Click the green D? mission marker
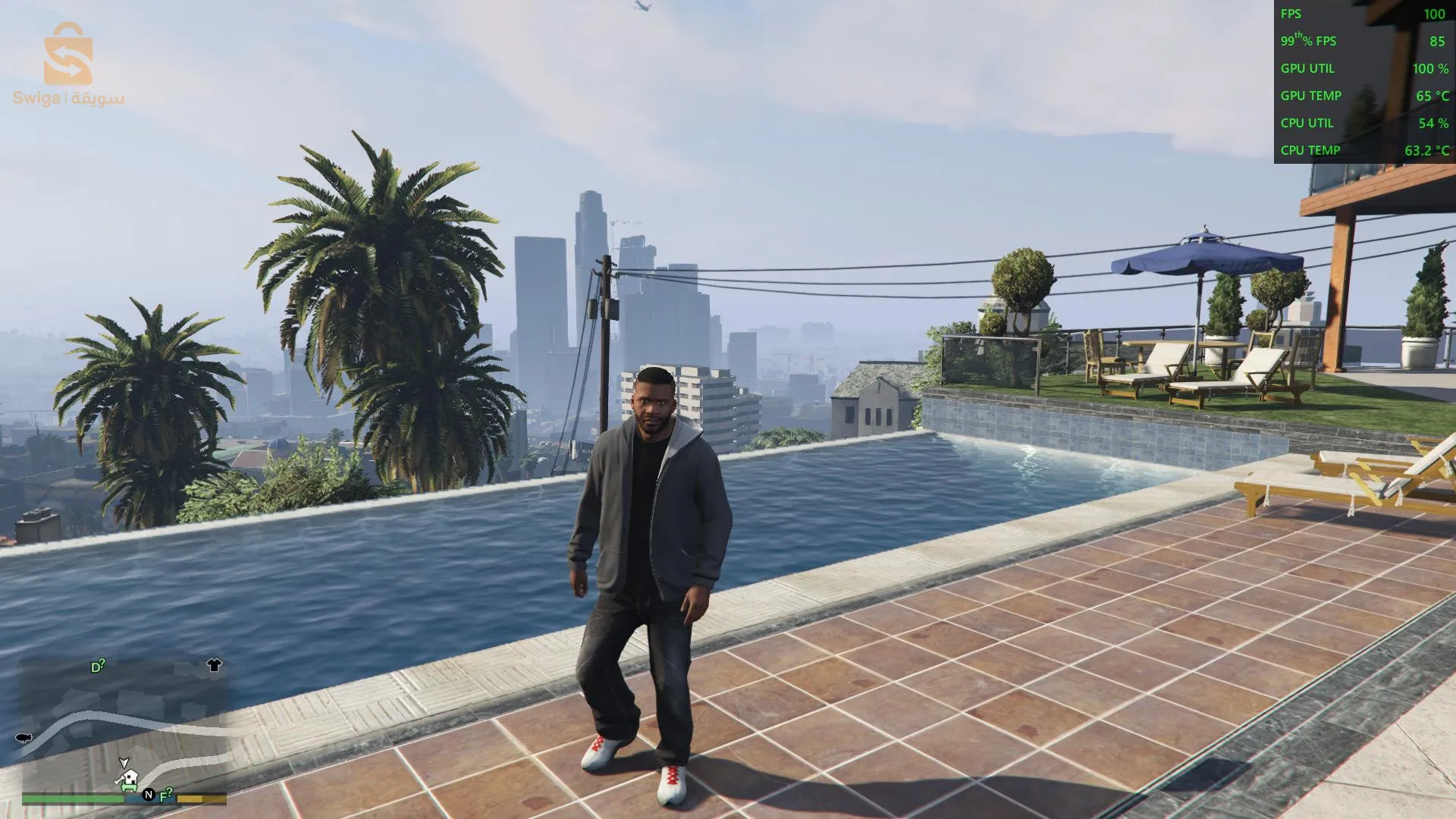The height and width of the screenshot is (819, 1456). tap(98, 667)
